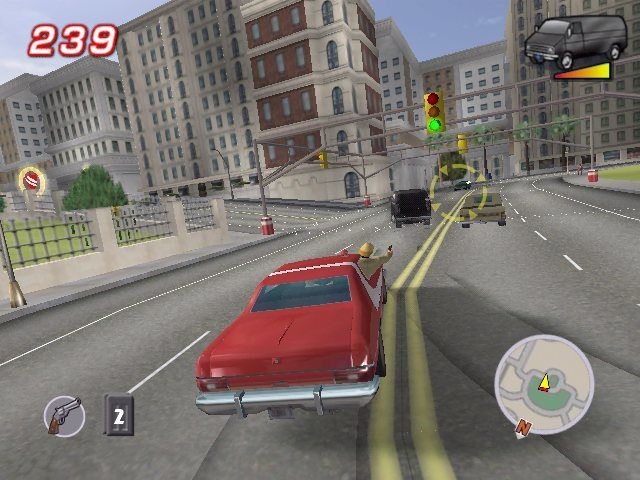This screenshot has width=640, height=480.
Task: Click the N compass marker on the minimap
Action: pos(522,427)
